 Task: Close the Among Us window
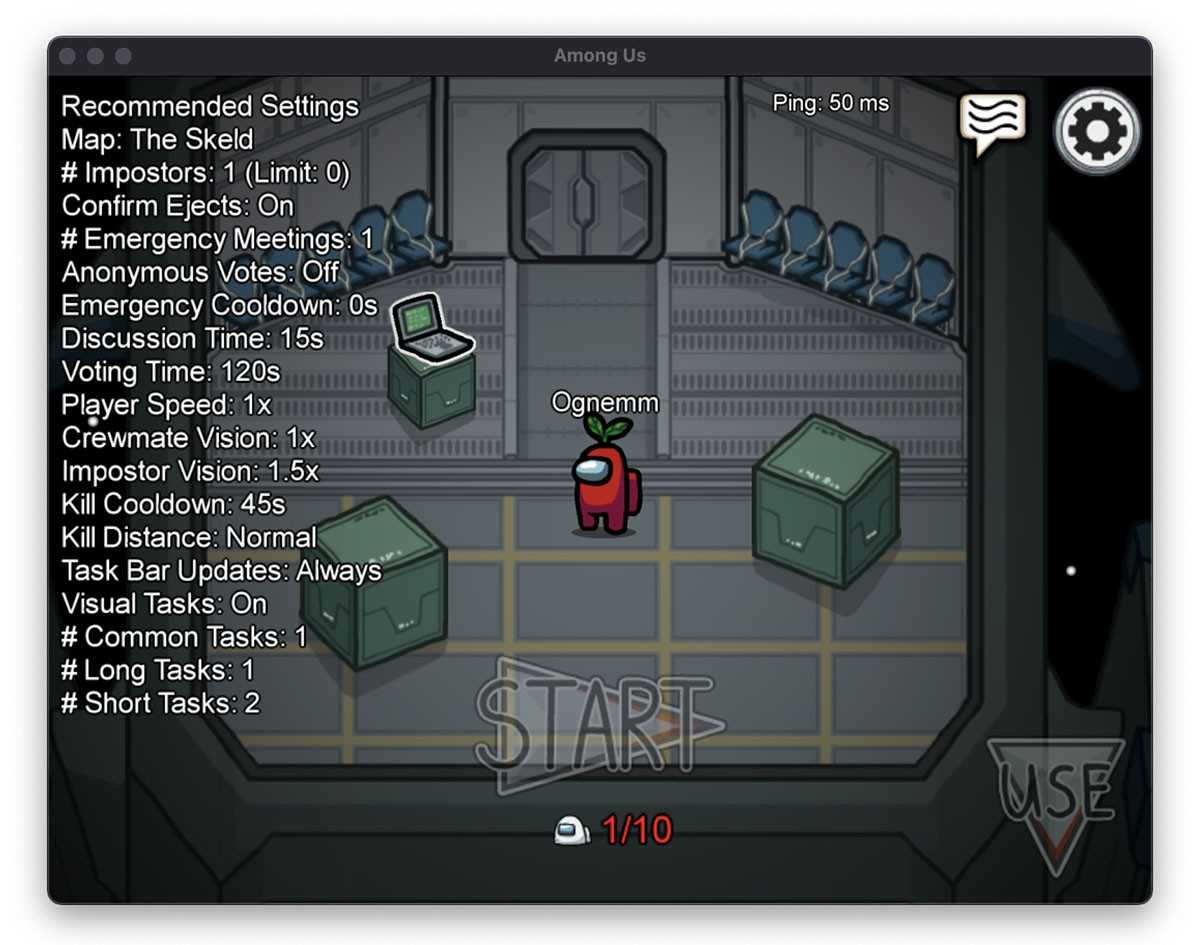pyautogui.click(x=68, y=56)
